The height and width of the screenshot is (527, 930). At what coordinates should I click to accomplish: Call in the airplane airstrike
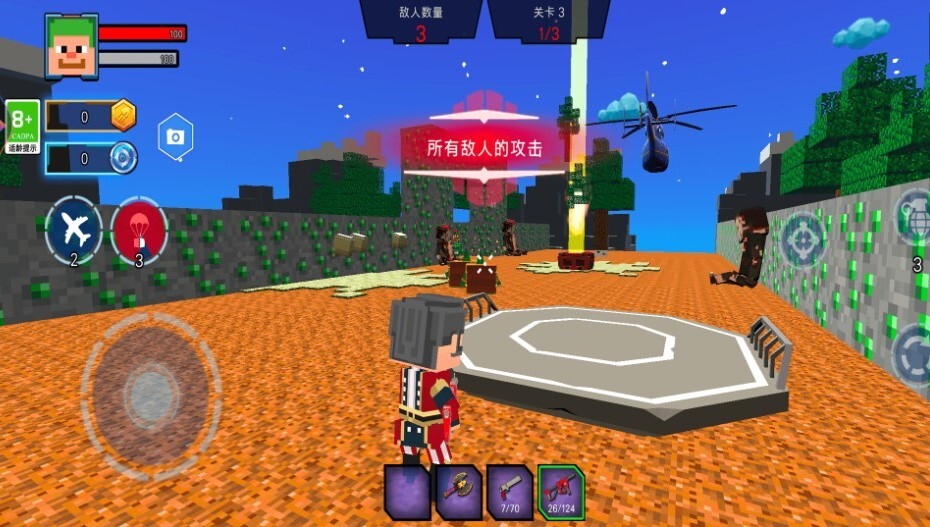pos(74,231)
